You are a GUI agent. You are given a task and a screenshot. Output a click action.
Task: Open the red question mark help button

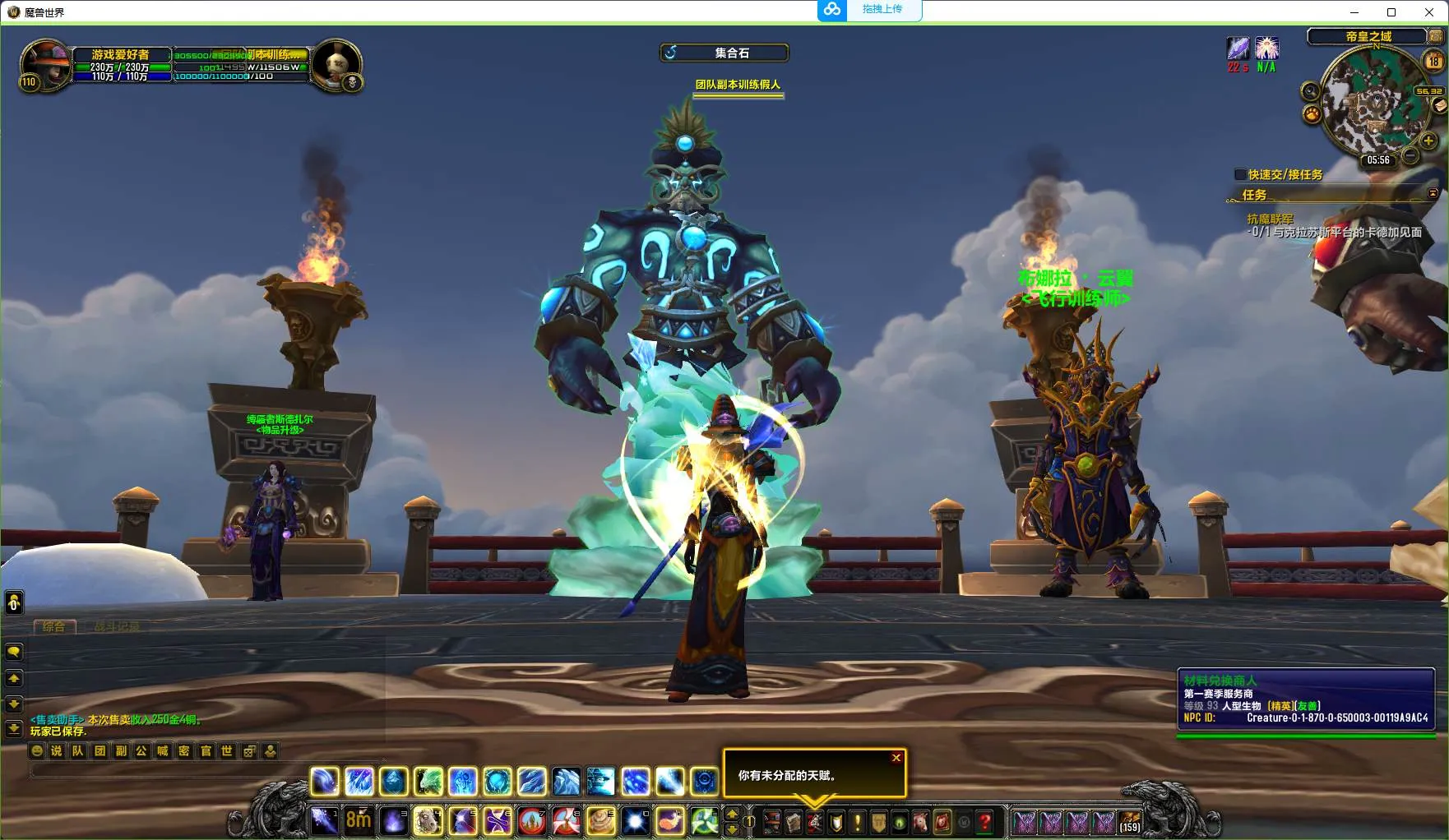(x=985, y=821)
